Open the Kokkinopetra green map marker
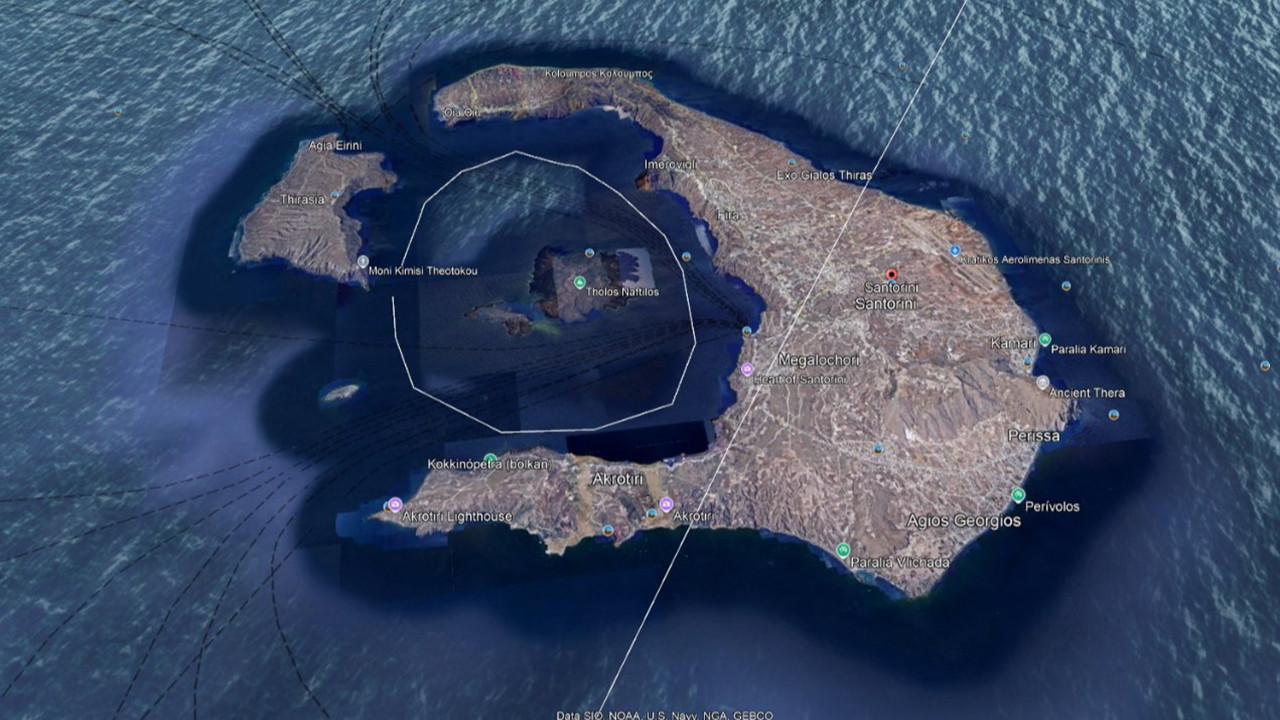 (x=490, y=460)
